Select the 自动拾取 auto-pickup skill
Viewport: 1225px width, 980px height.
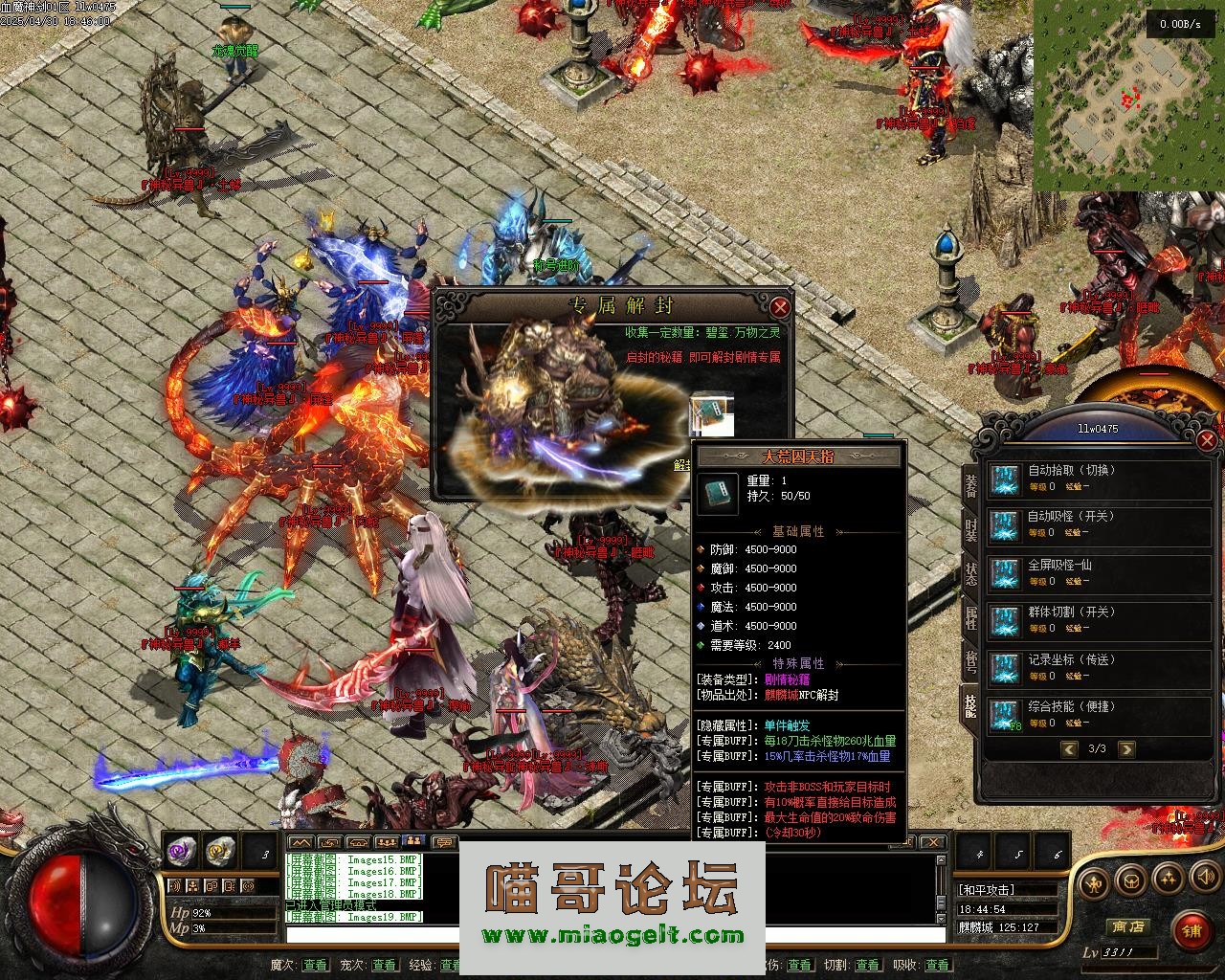click(1101, 478)
